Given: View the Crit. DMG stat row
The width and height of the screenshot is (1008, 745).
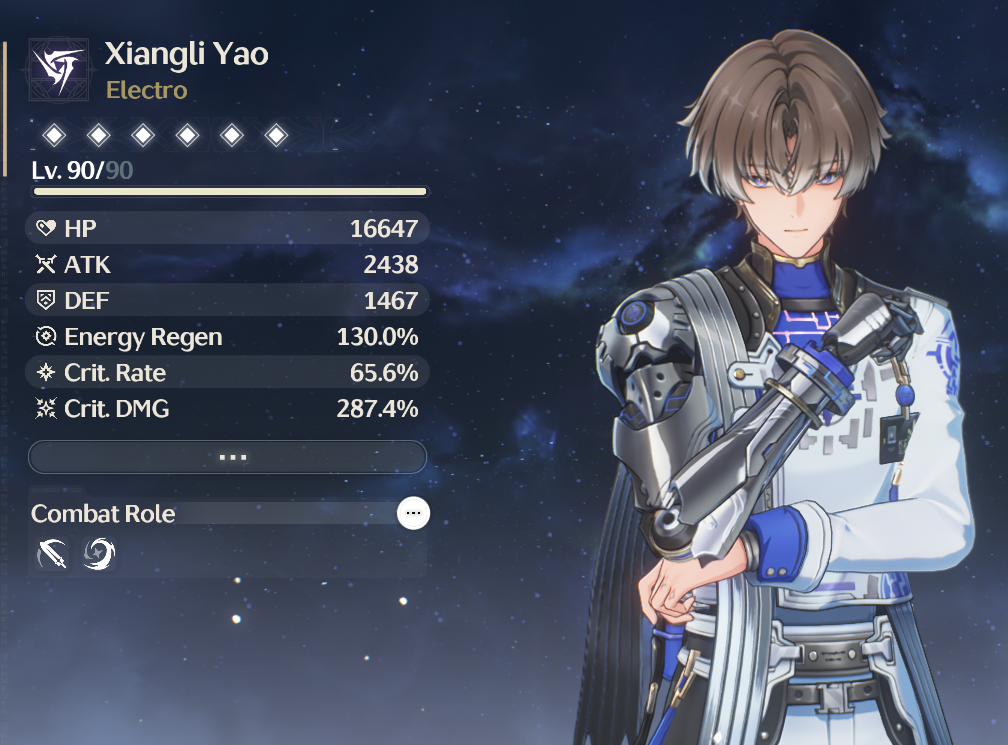Looking at the screenshot, I should pos(228,408).
